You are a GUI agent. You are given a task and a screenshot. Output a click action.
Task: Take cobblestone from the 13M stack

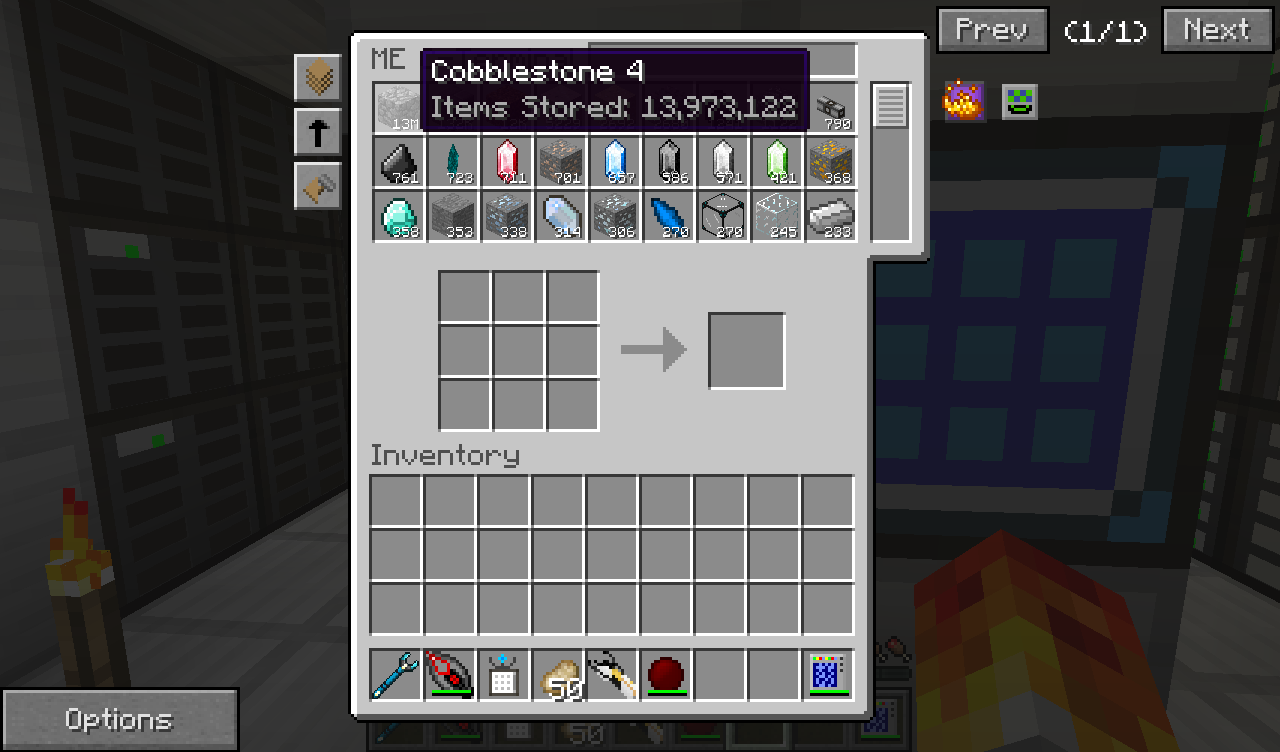click(x=398, y=108)
